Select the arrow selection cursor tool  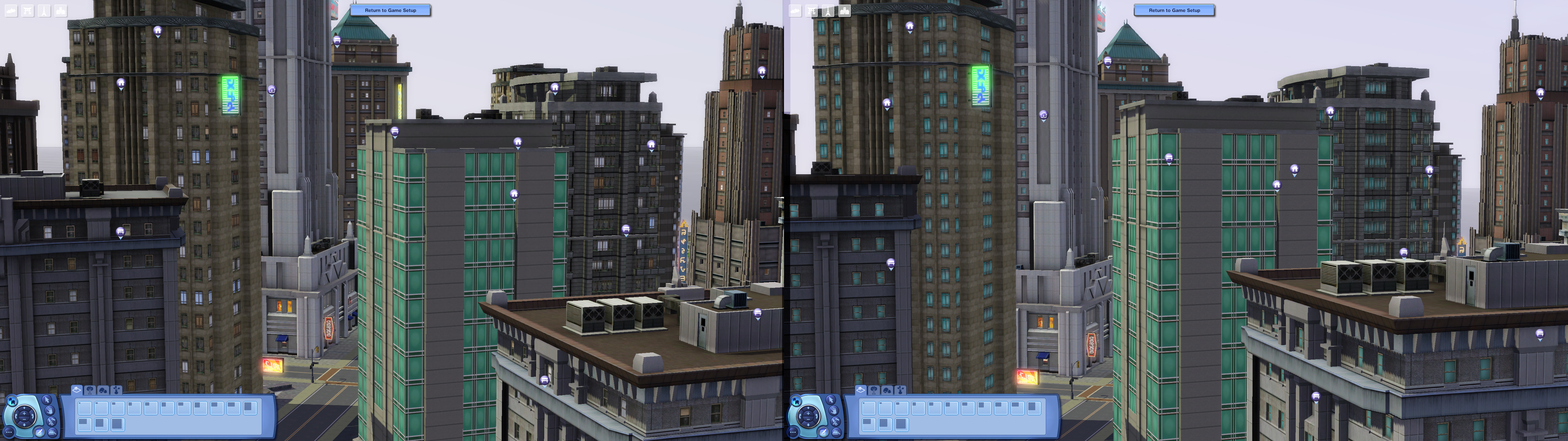(47, 400)
